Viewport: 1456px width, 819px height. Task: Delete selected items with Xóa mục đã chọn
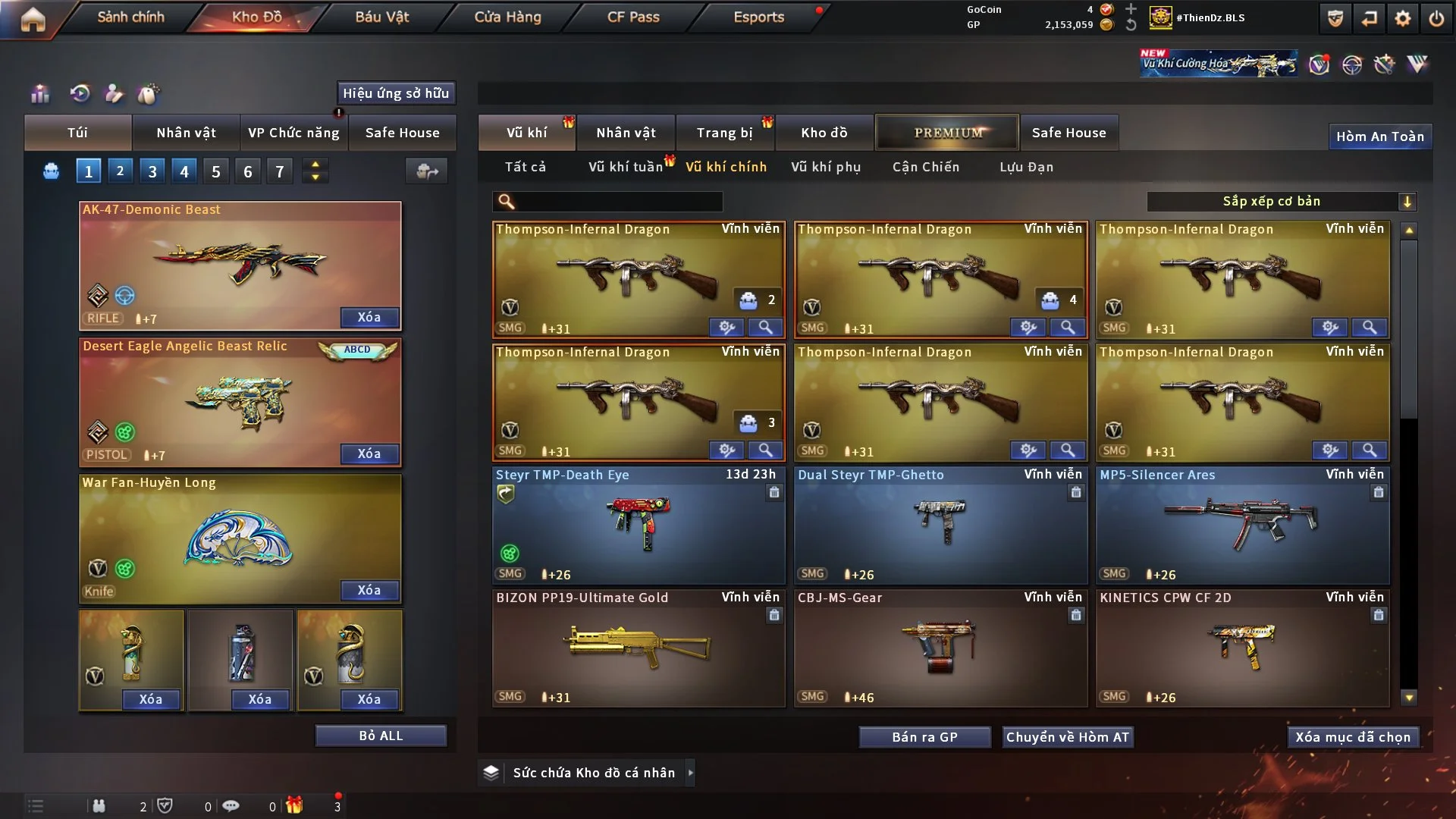pos(1353,737)
